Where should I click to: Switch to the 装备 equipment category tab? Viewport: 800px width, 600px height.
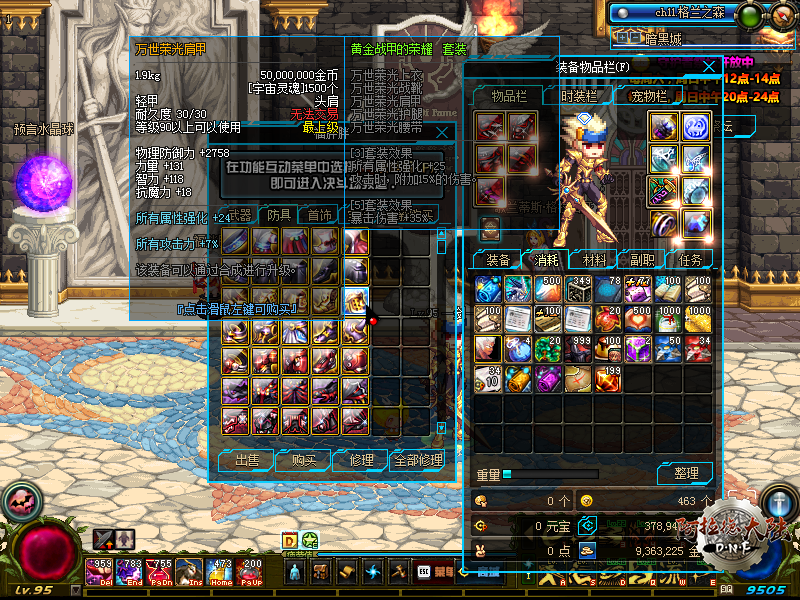pos(497,259)
